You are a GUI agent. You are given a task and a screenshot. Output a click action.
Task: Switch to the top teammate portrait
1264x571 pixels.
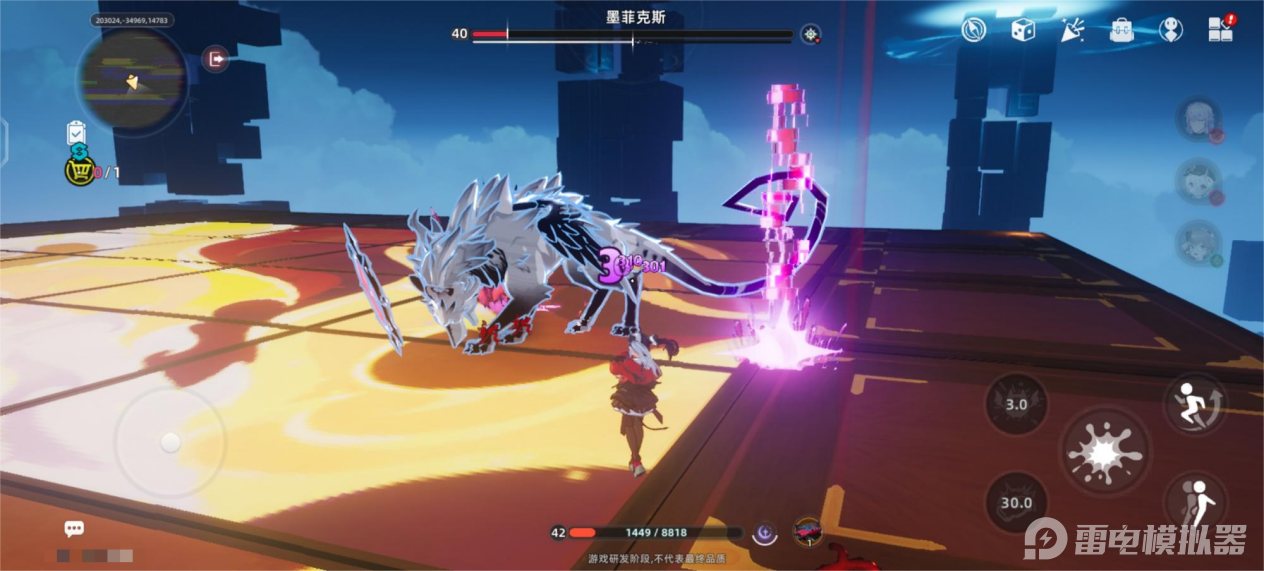pyautogui.click(x=1197, y=118)
